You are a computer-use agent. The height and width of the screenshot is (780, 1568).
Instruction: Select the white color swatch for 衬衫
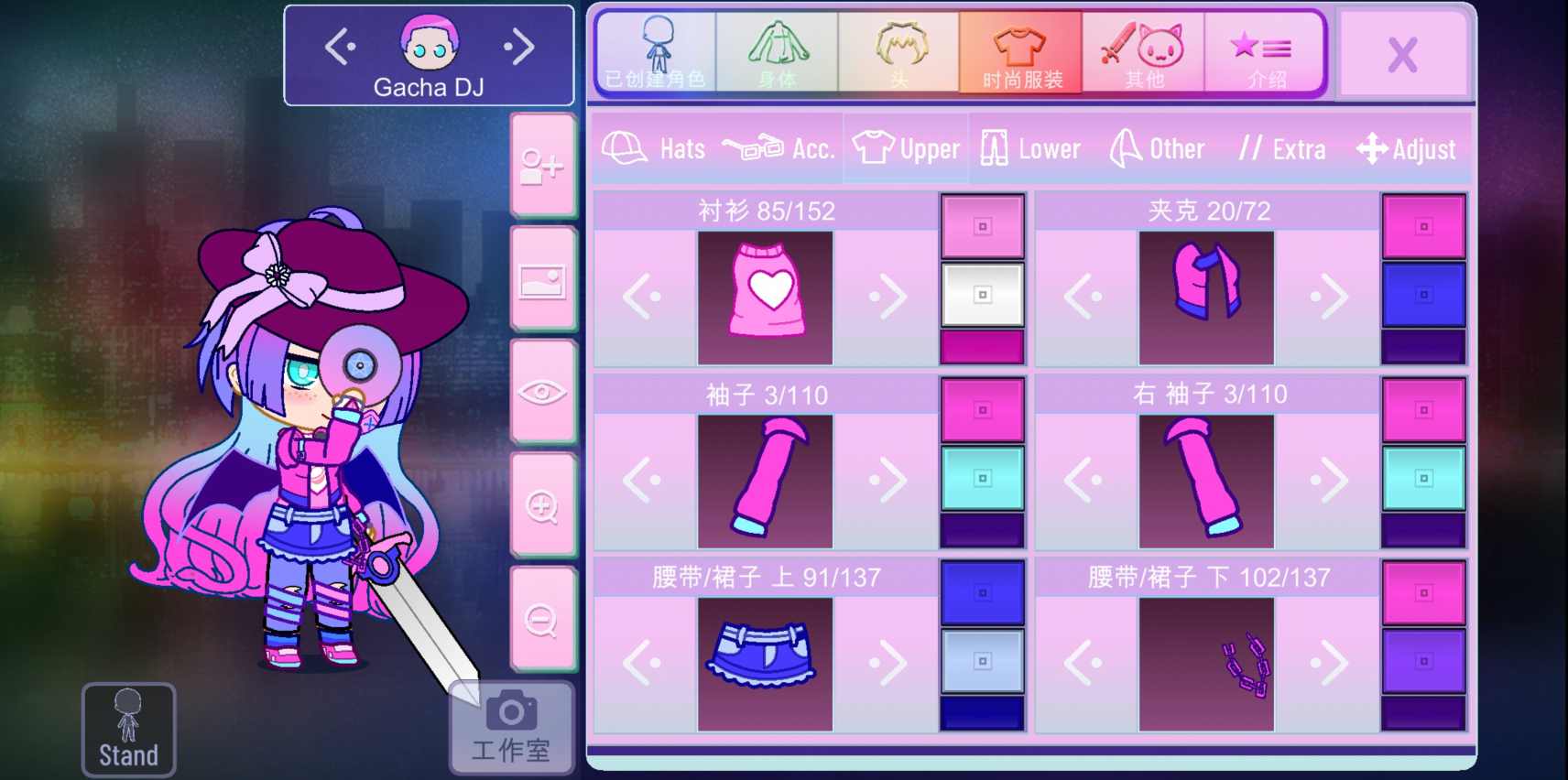(982, 296)
